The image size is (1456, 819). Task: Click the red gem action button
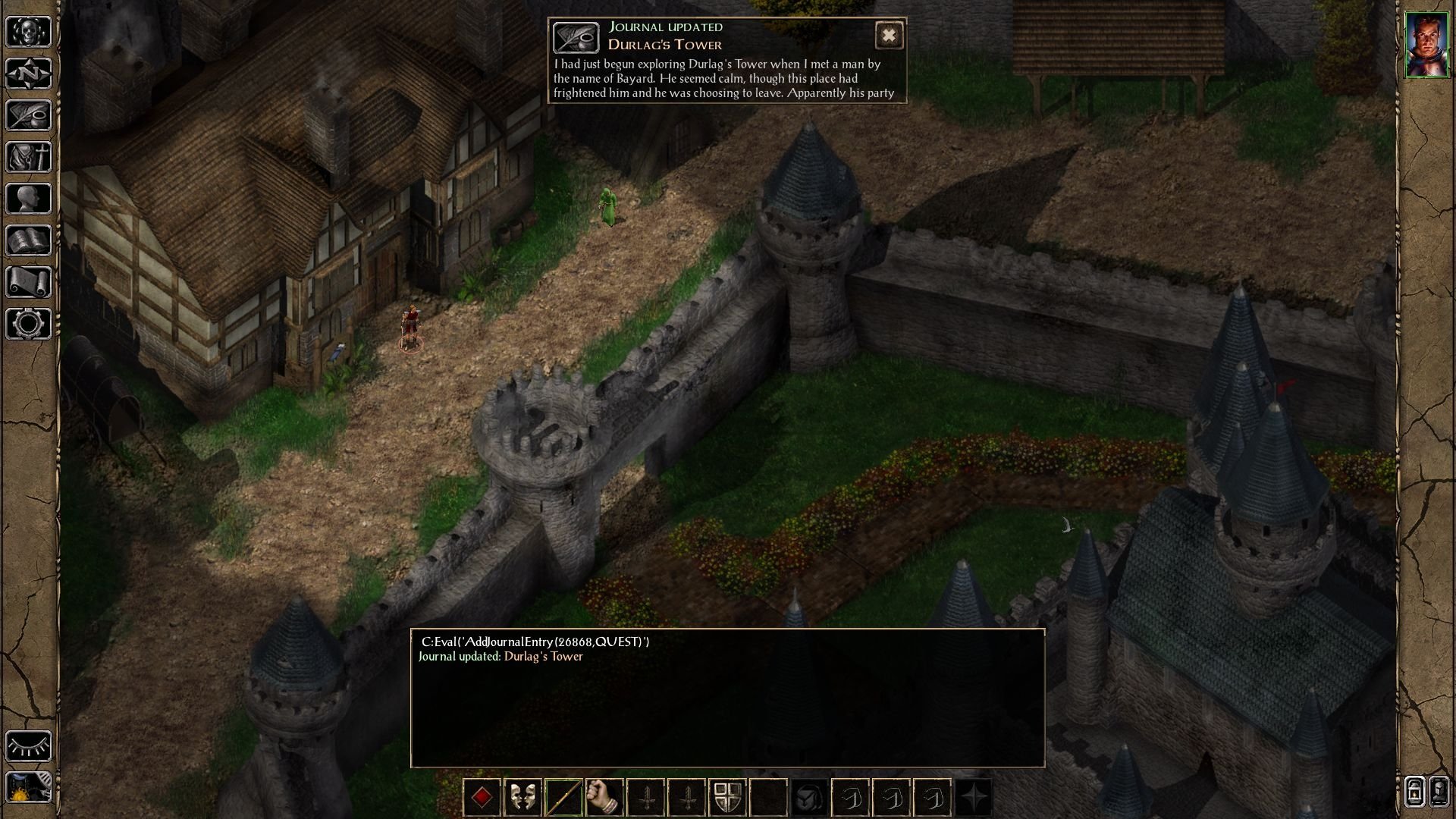coord(482,798)
